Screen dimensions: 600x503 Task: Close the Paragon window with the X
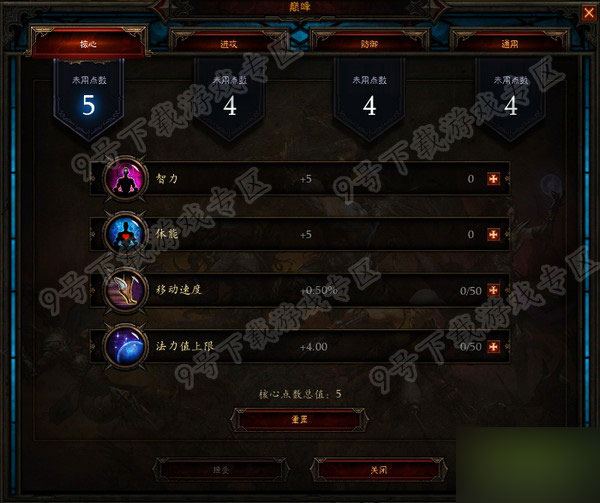(x=586, y=11)
